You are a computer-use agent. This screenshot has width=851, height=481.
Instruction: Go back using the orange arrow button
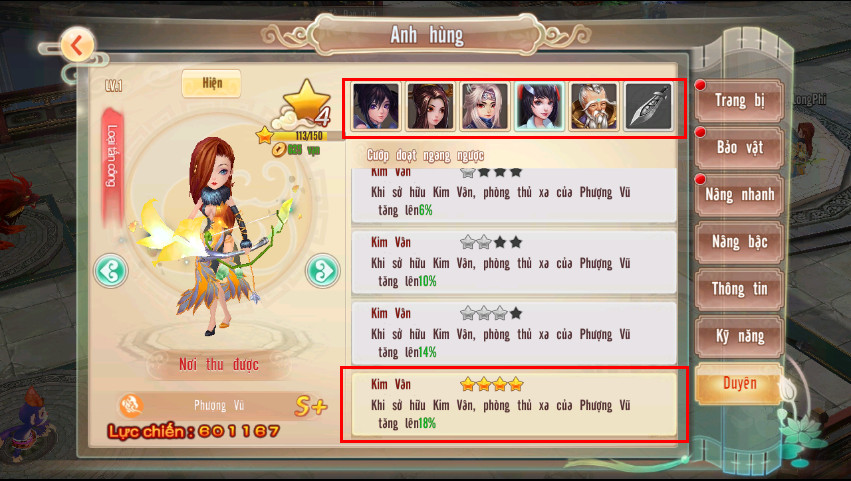pos(77,45)
